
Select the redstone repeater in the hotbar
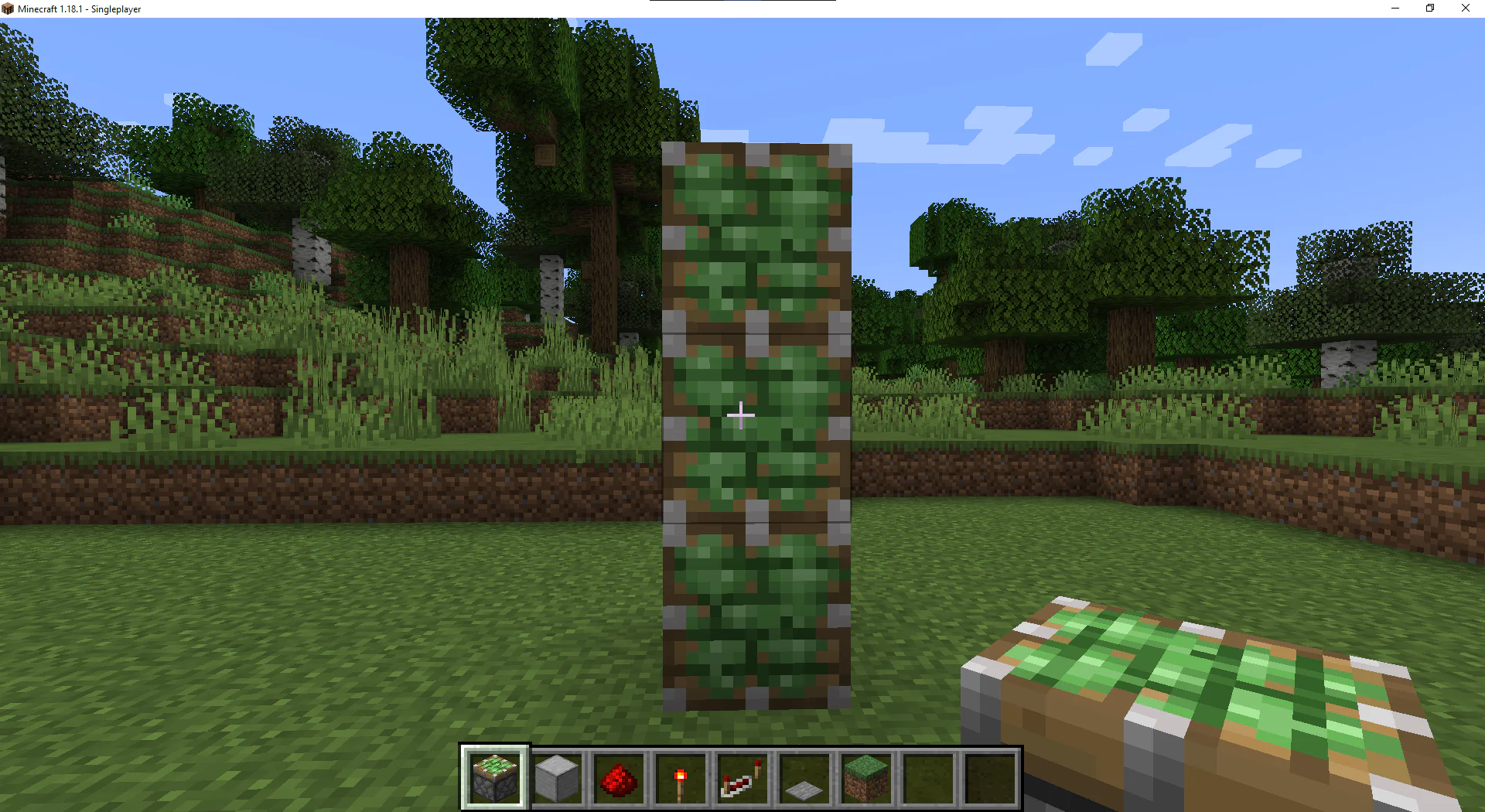point(742,777)
